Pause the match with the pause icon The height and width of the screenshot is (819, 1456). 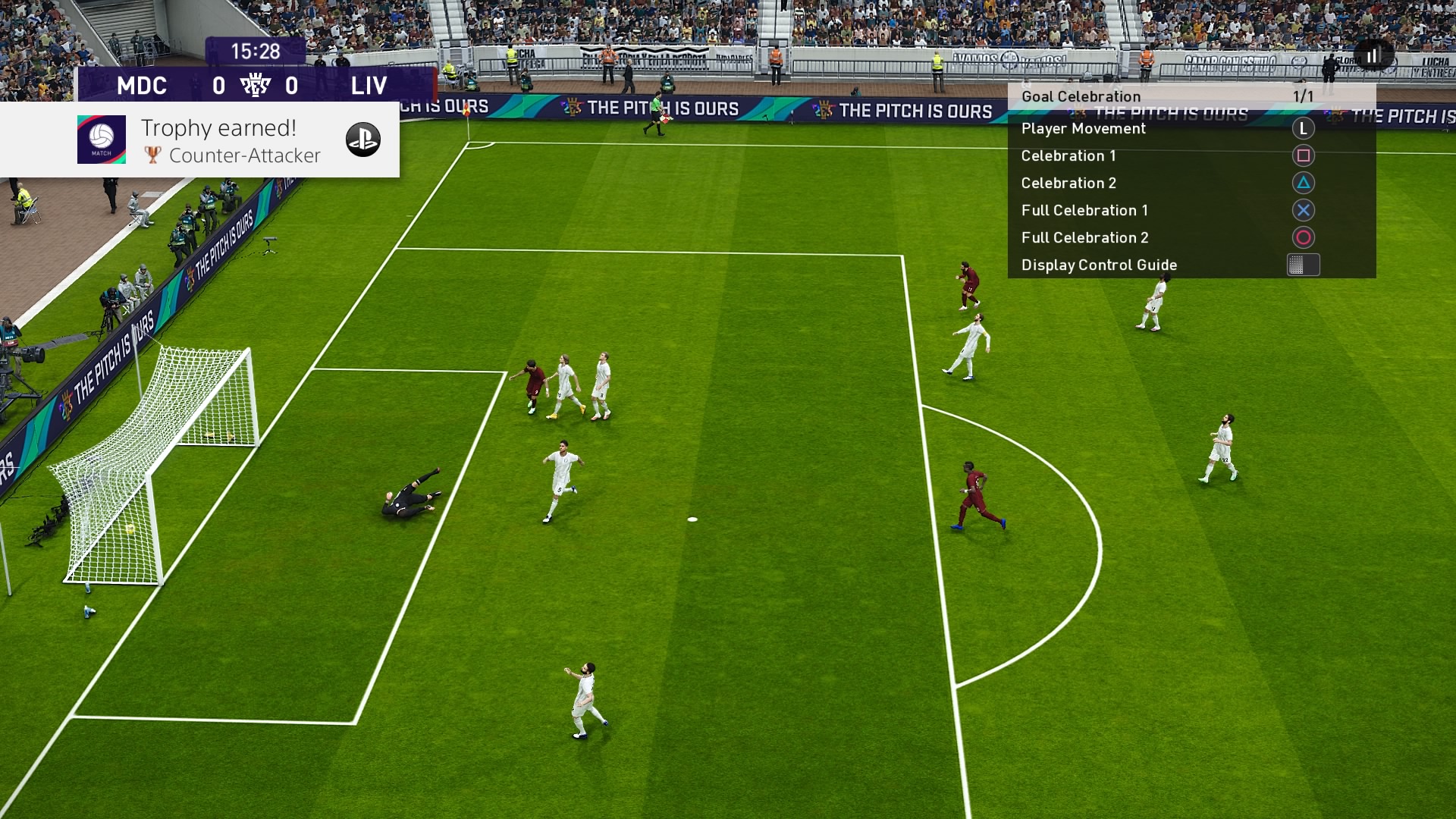point(1371,57)
